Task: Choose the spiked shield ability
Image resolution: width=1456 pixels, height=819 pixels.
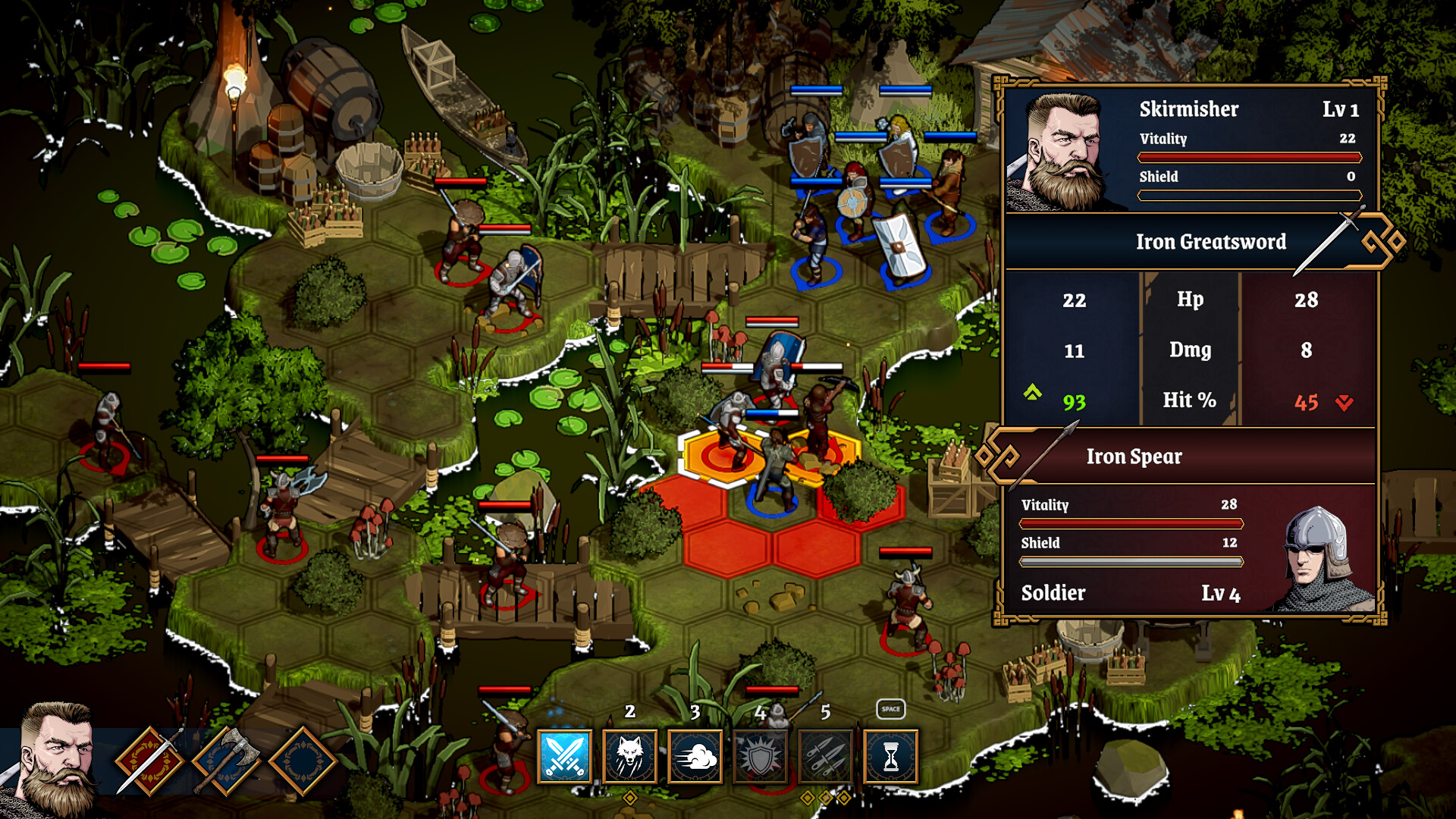Action: 761,756
